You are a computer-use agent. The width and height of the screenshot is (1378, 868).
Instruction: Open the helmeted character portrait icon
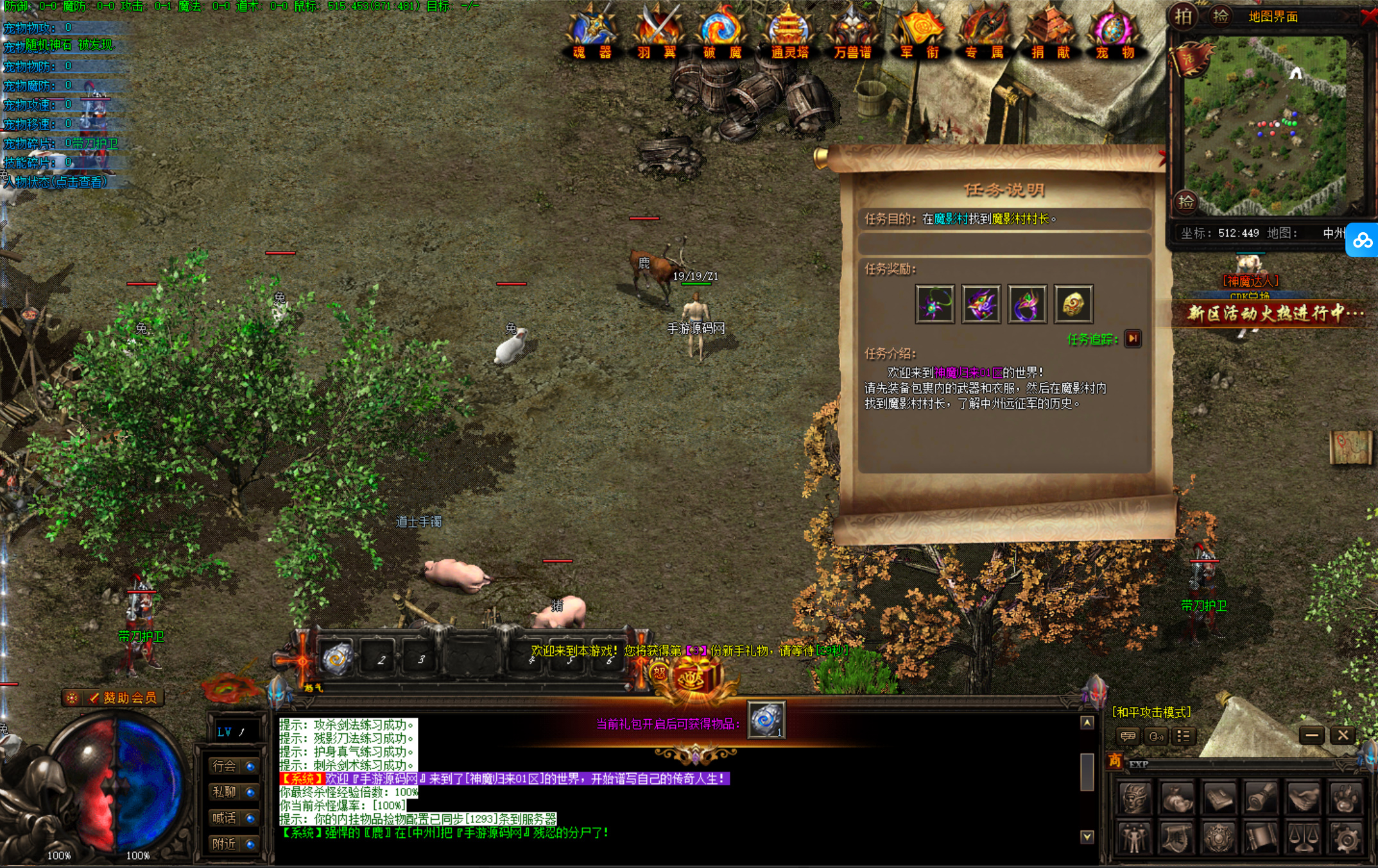coord(1135,798)
